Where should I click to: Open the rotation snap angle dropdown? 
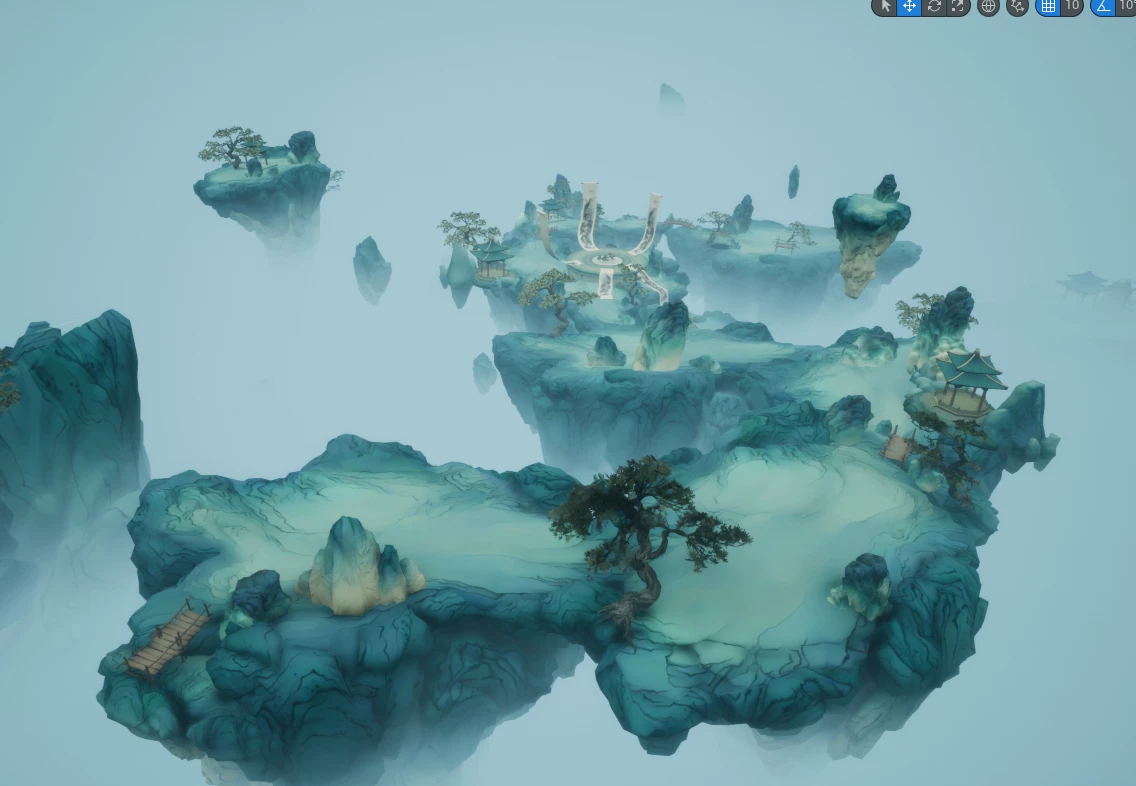pyautogui.click(x=1127, y=6)
